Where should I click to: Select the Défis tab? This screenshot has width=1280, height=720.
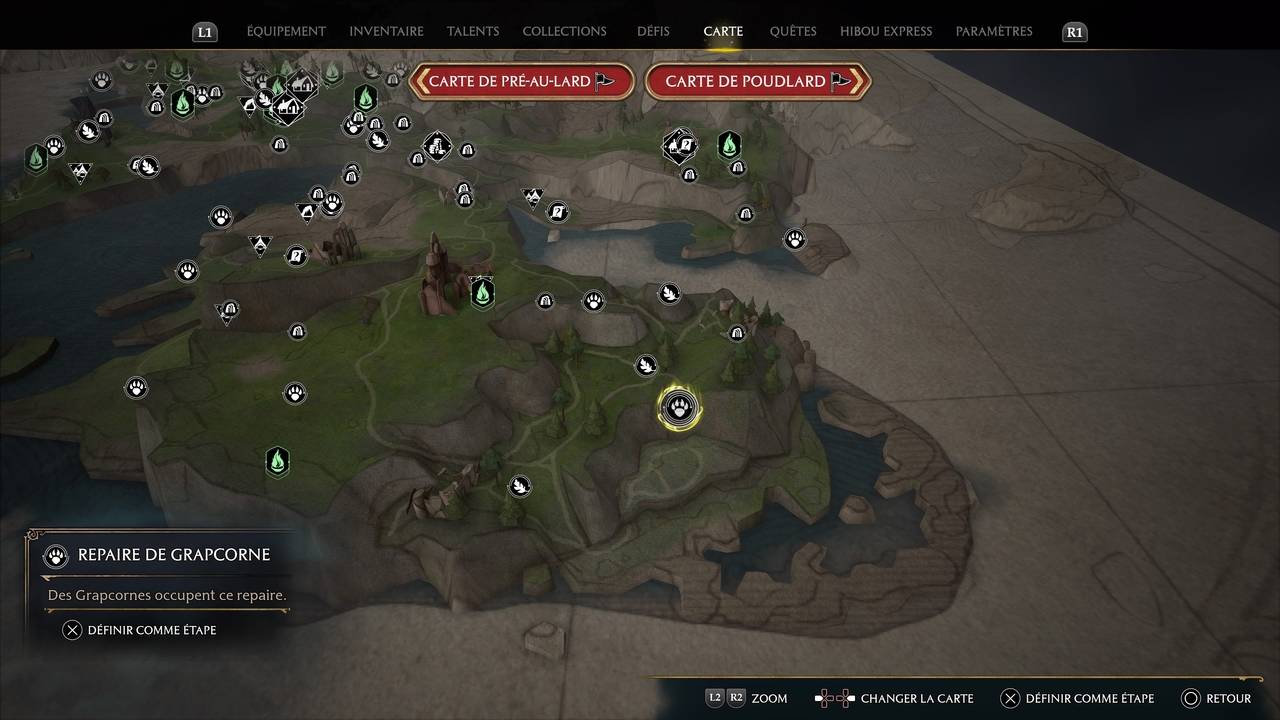tap(653, 31)
